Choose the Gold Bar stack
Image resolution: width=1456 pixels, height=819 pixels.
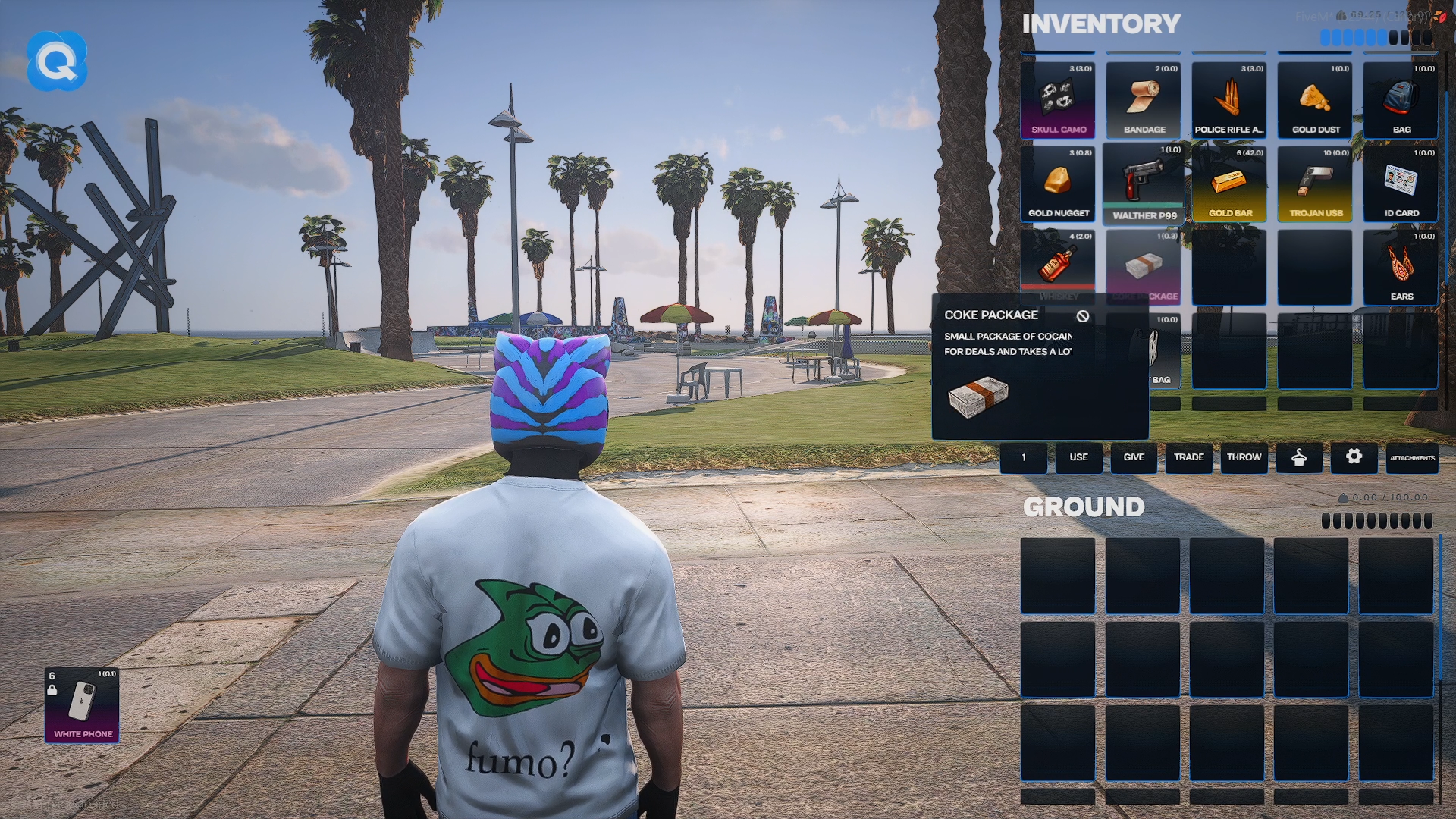1229,184
